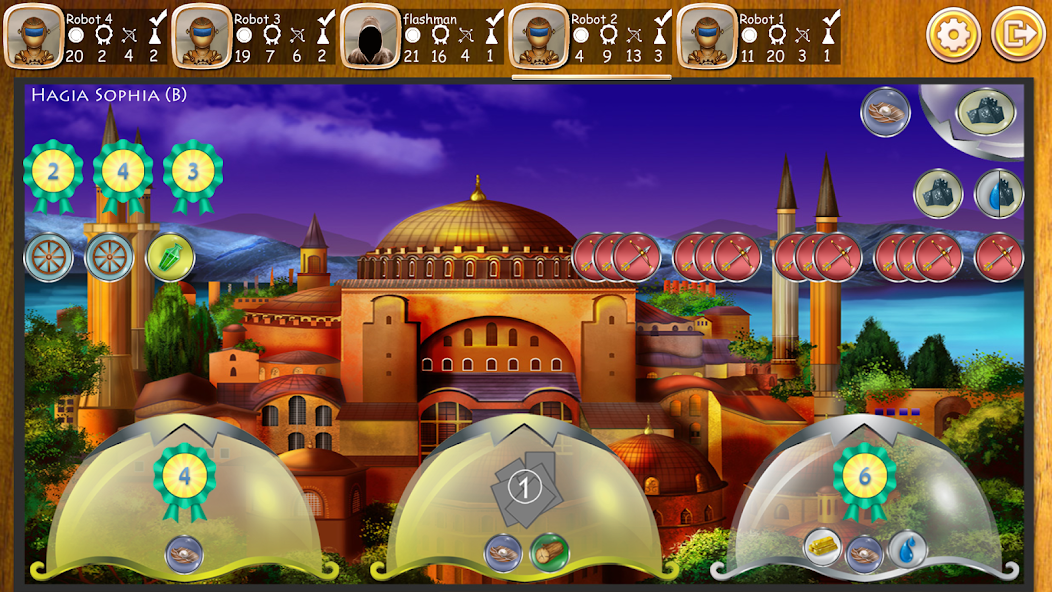View Robot 3's board
1052x592 pixels.
[x=254, y=36]
